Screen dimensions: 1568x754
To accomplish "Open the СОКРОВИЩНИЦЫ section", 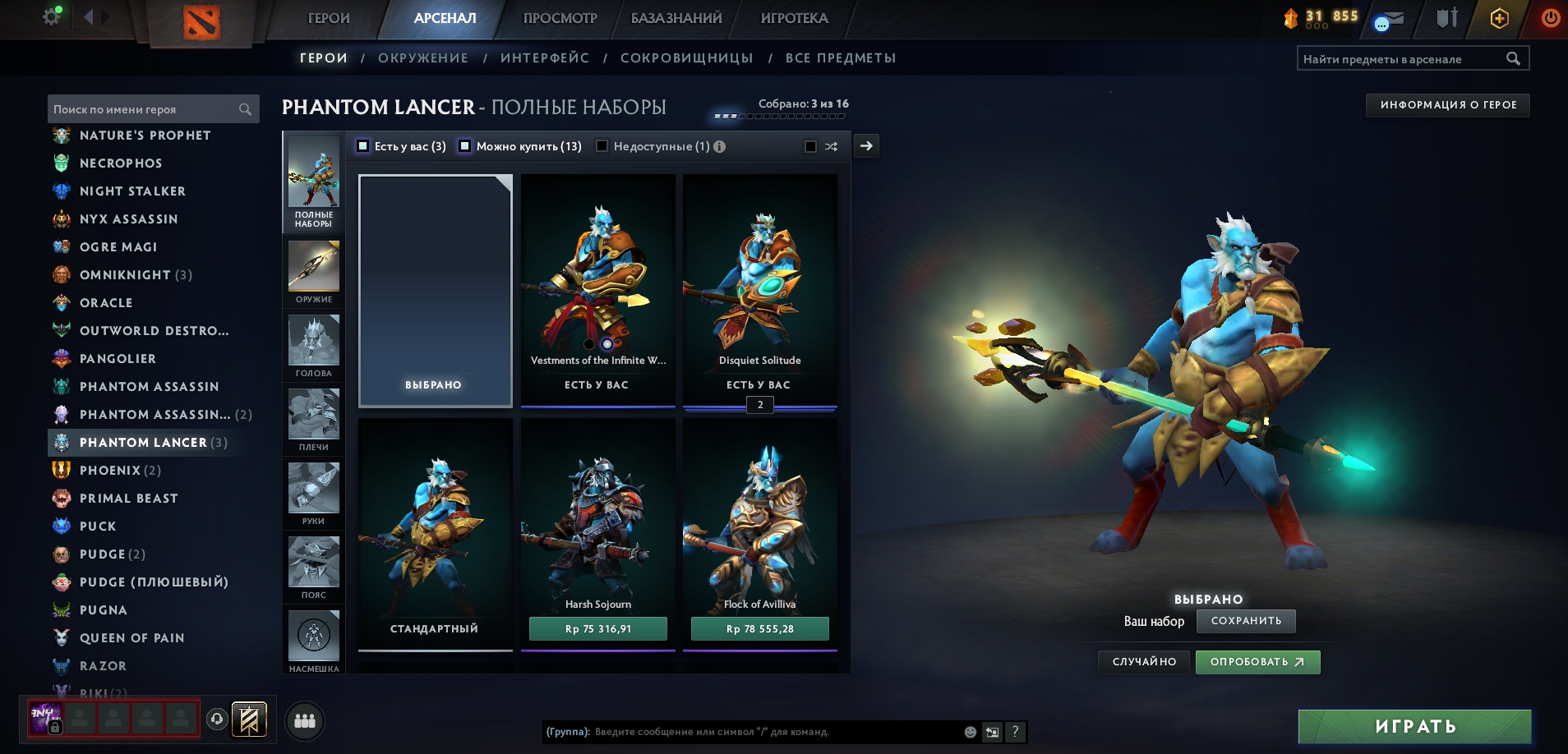I will (x=686, y=57).
